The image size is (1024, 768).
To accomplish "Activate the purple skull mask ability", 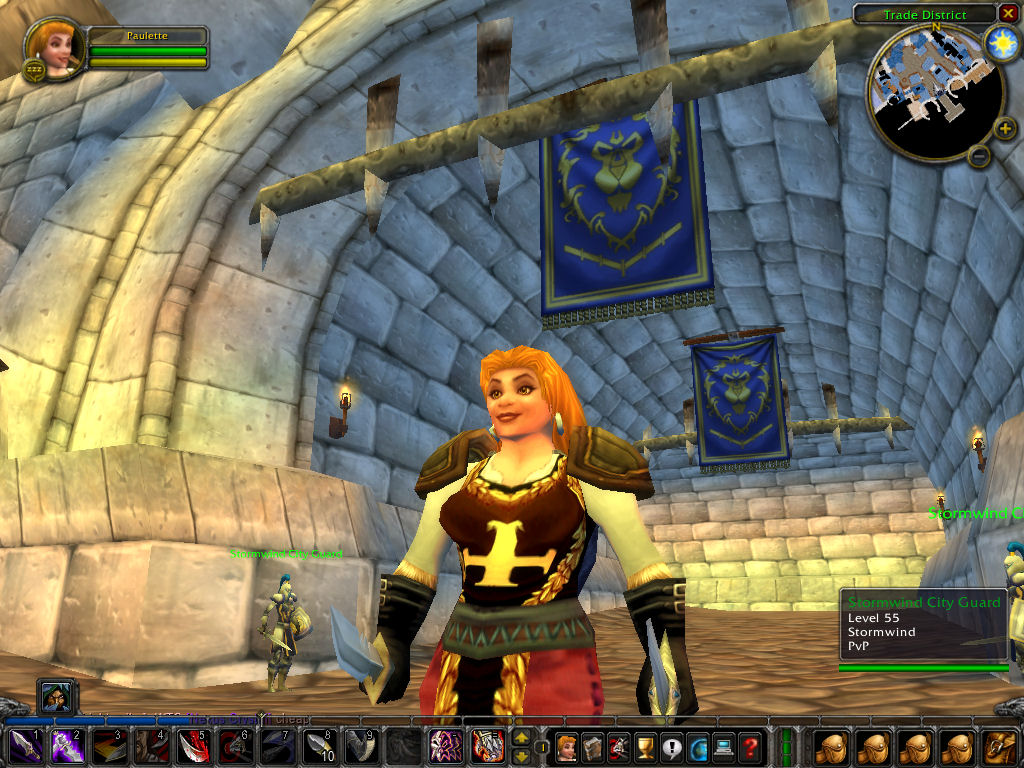I will pos(445,747).
